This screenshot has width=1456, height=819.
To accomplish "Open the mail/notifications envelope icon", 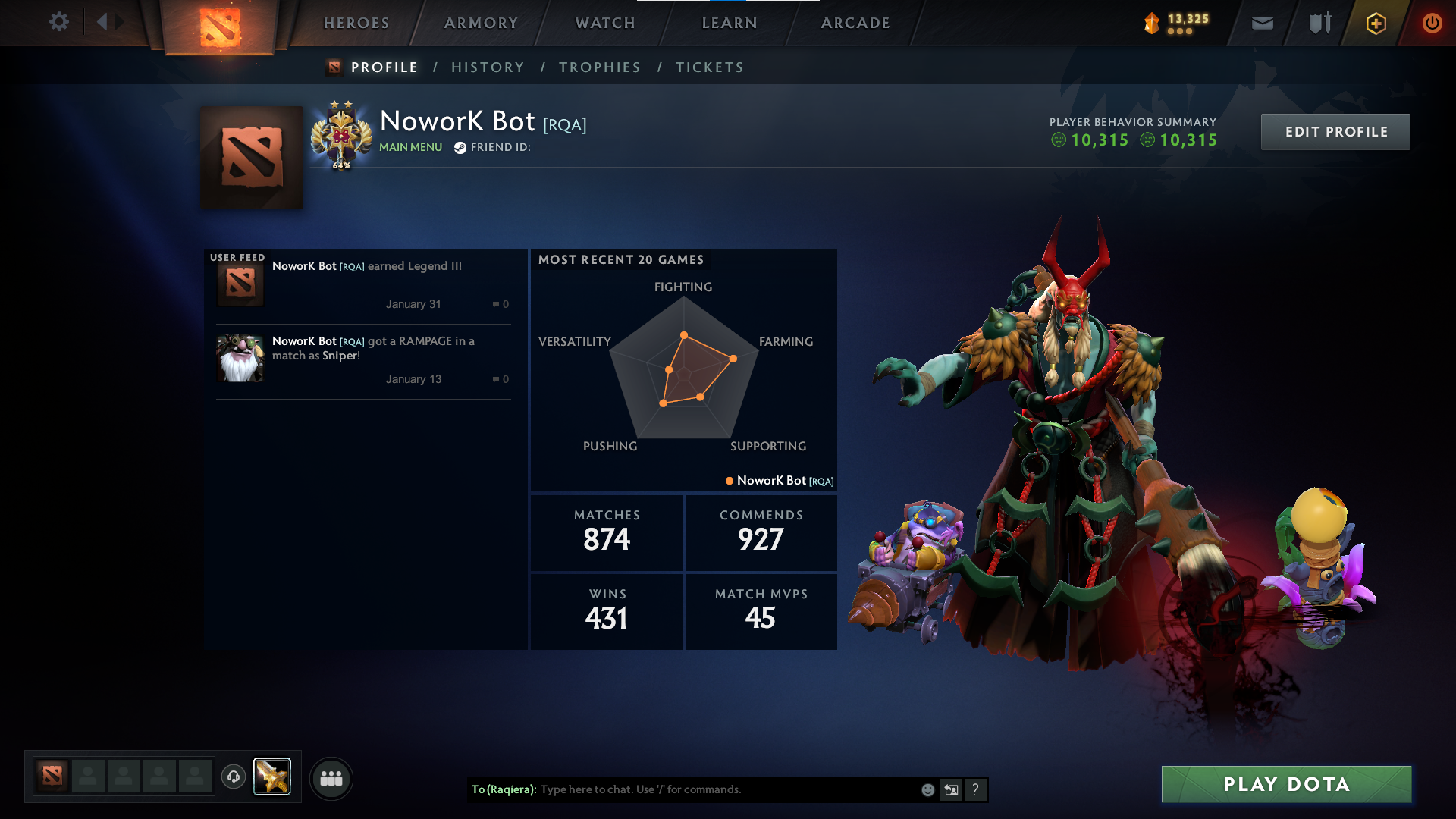I will click(x=1261, y=23).
